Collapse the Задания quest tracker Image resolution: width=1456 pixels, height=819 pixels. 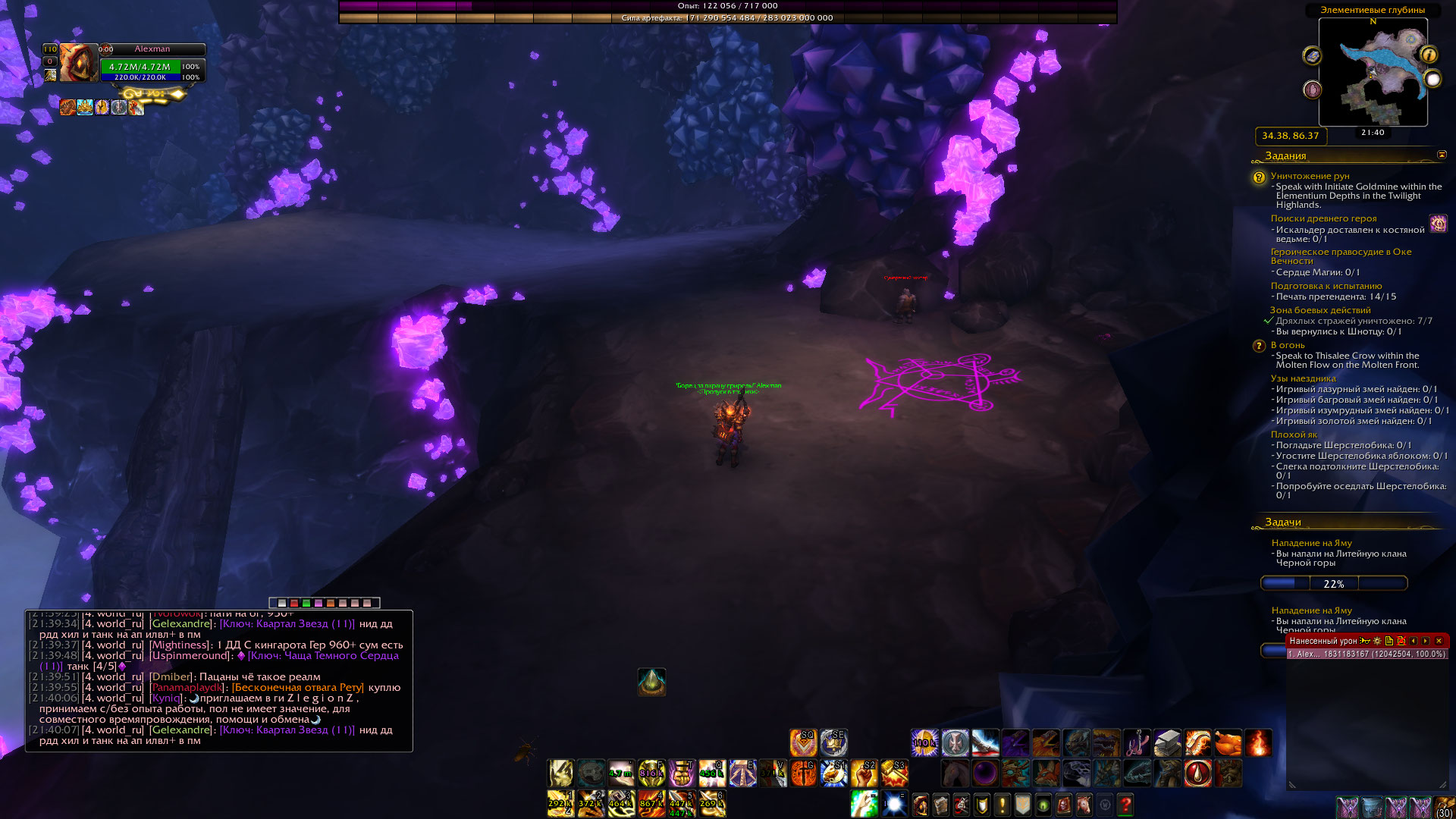click(x=1442, y=155)
